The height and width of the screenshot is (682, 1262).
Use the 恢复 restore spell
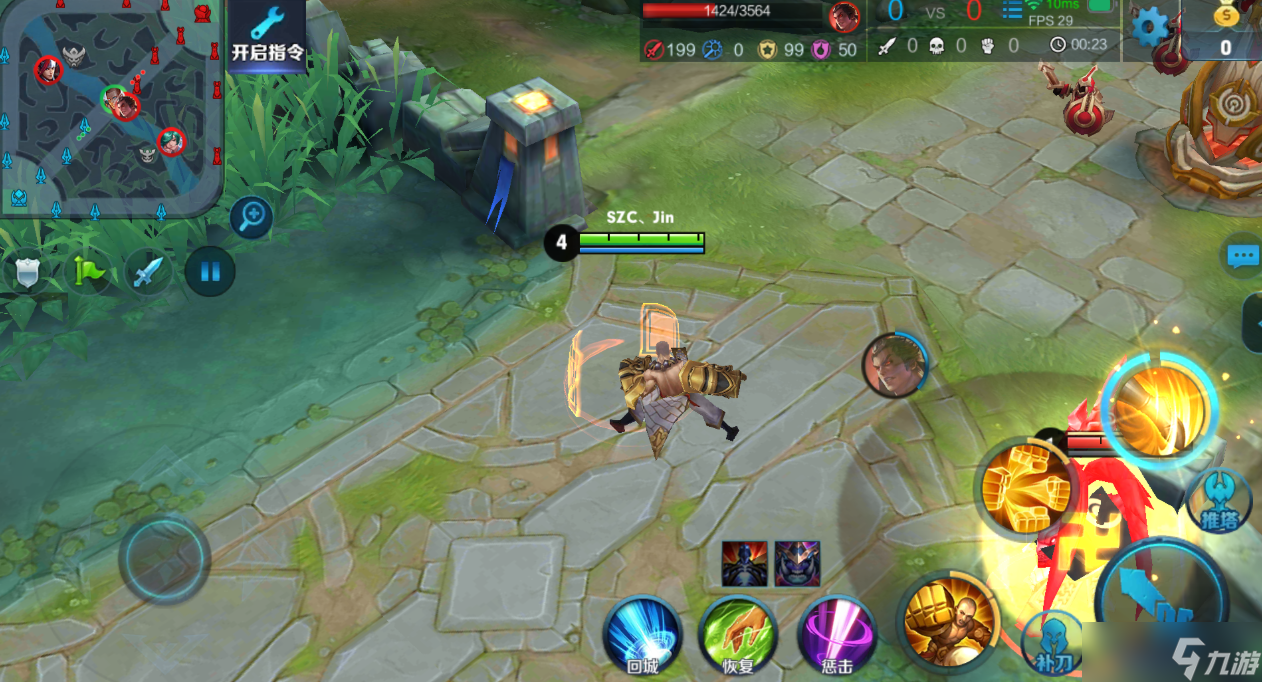pos(739,635)
